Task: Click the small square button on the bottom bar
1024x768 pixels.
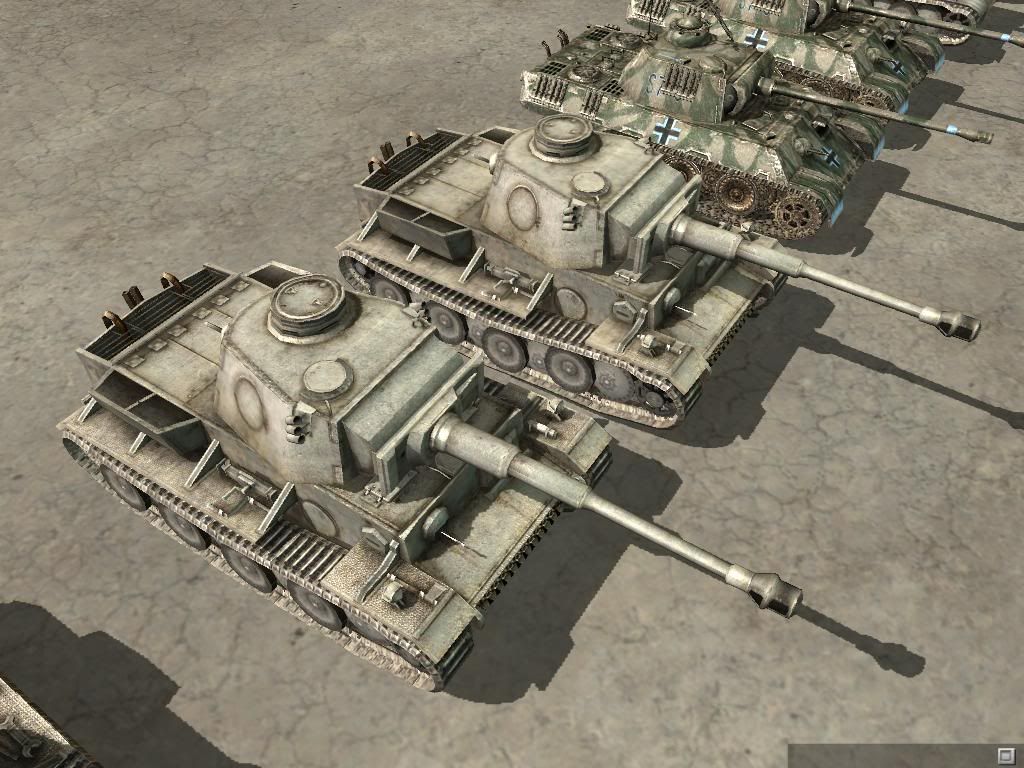Action: click(1006, 753)
